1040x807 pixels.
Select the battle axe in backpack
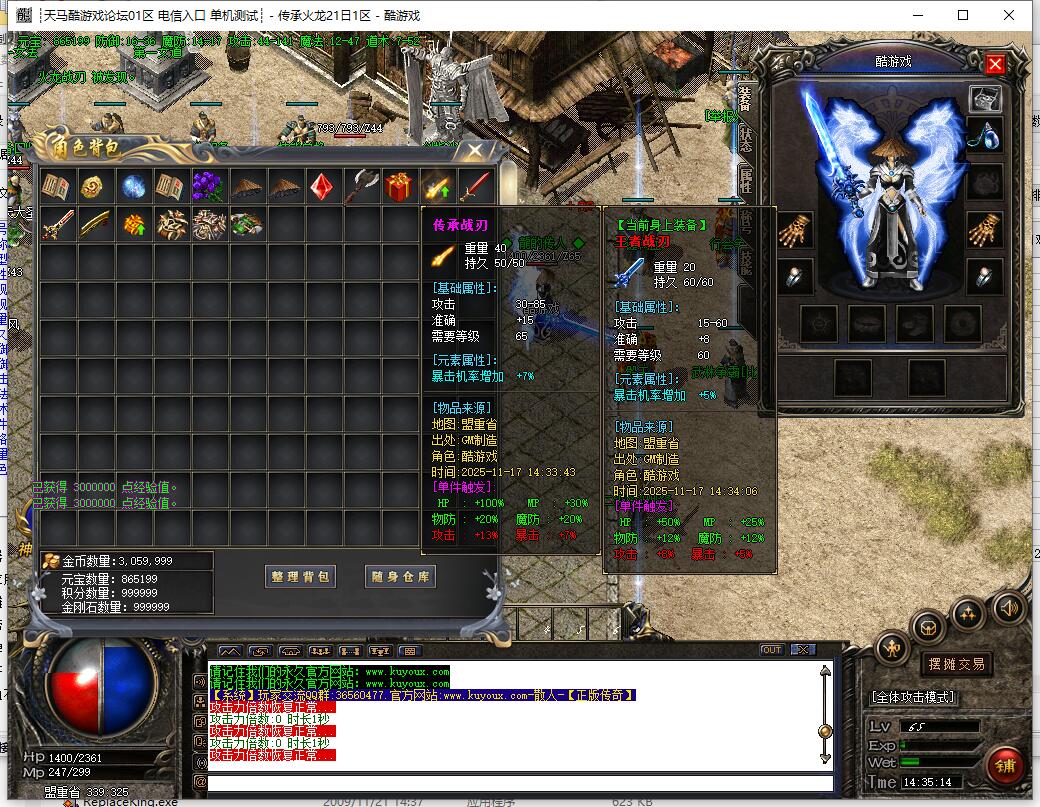360,186
